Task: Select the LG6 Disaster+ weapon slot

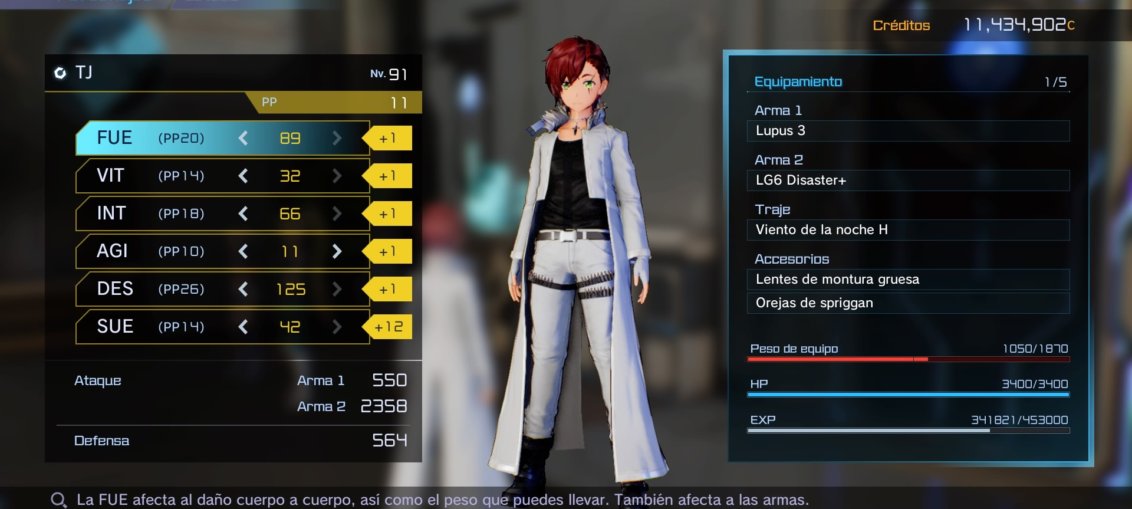Action: tap(908, 180)
